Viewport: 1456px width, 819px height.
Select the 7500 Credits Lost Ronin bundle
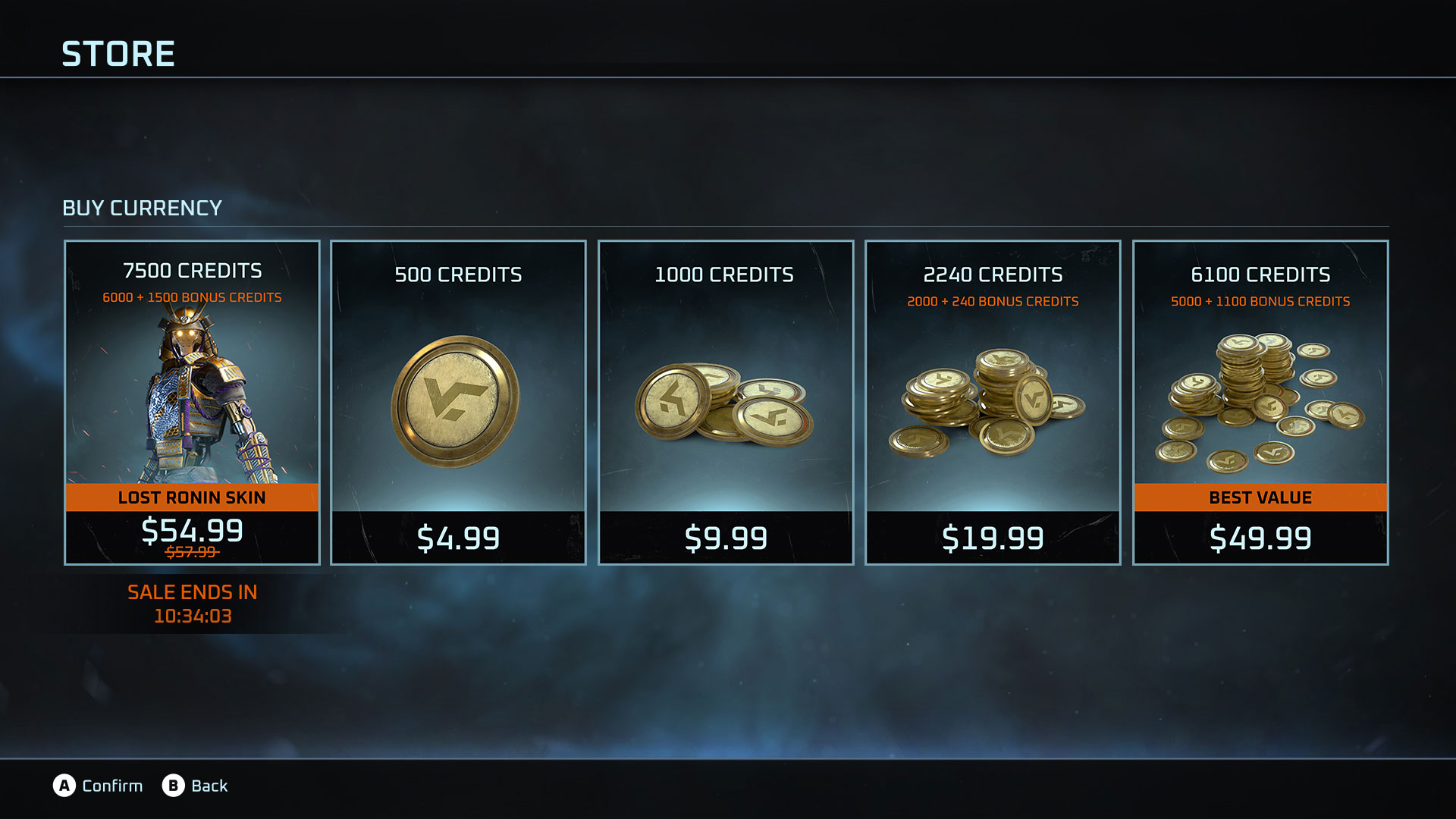tap(192, 402)
